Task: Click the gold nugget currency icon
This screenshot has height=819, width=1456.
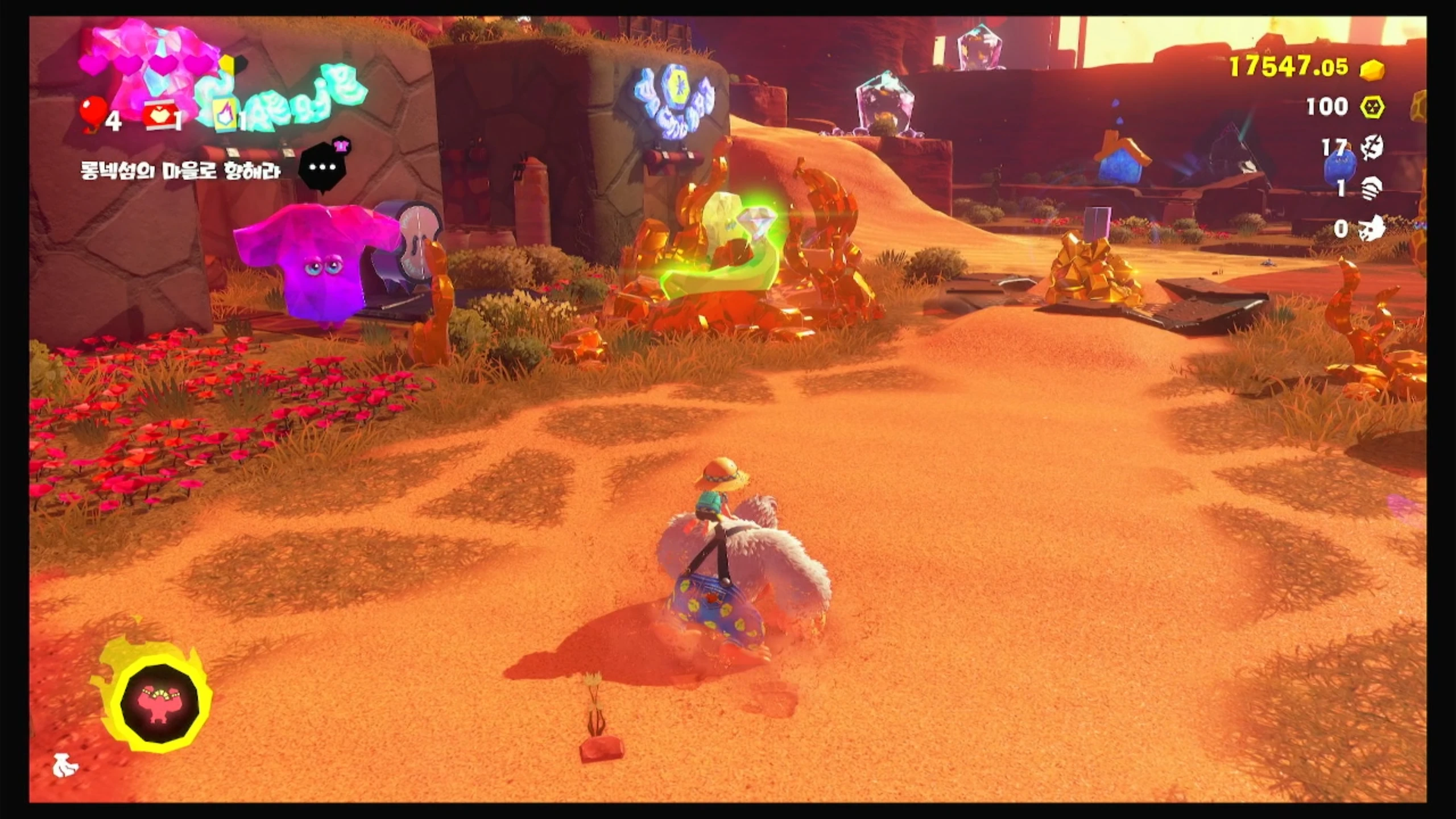Action: 1372,70
